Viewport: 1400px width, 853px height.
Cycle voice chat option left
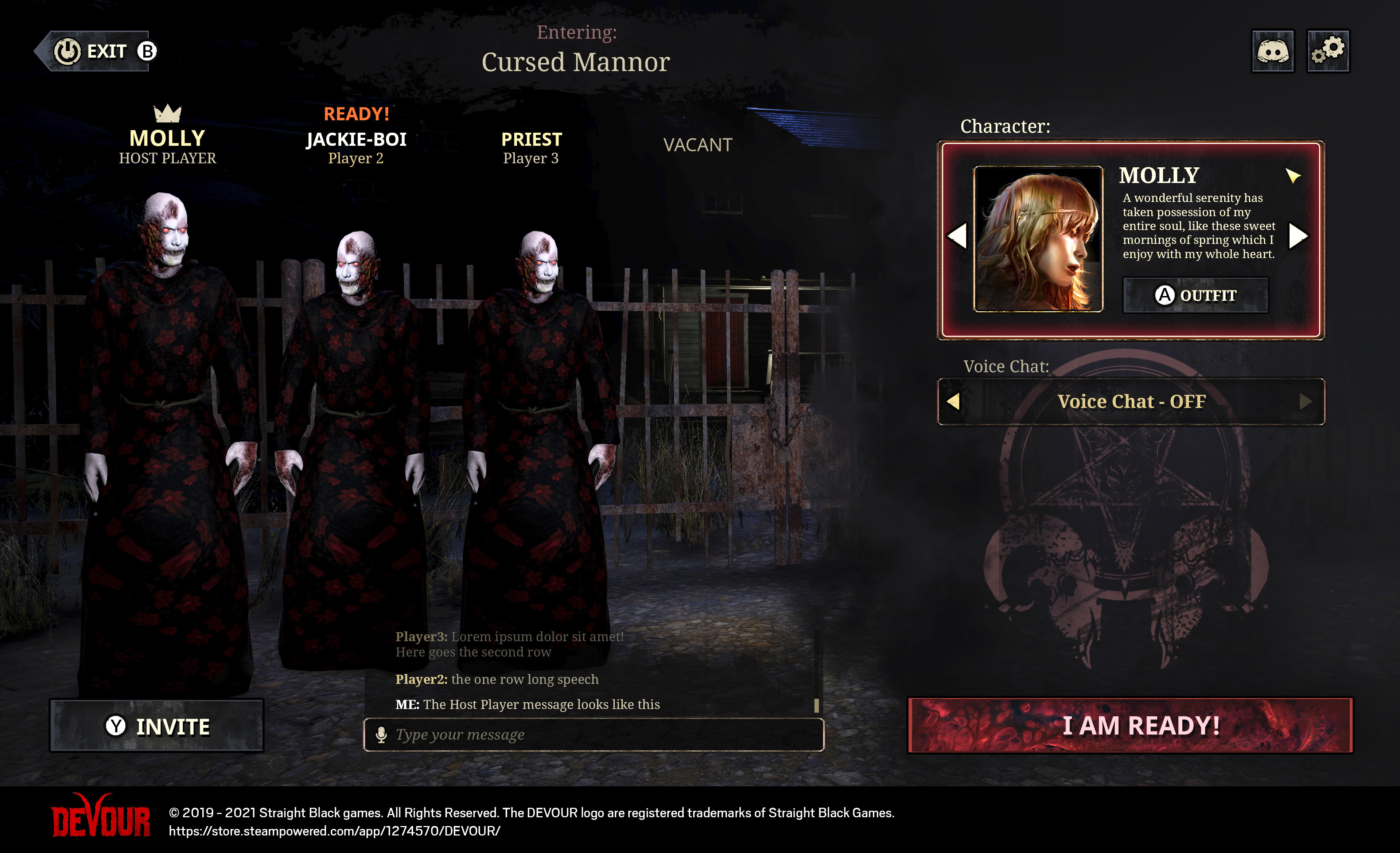pyautogui.click(x=953, y=401)
